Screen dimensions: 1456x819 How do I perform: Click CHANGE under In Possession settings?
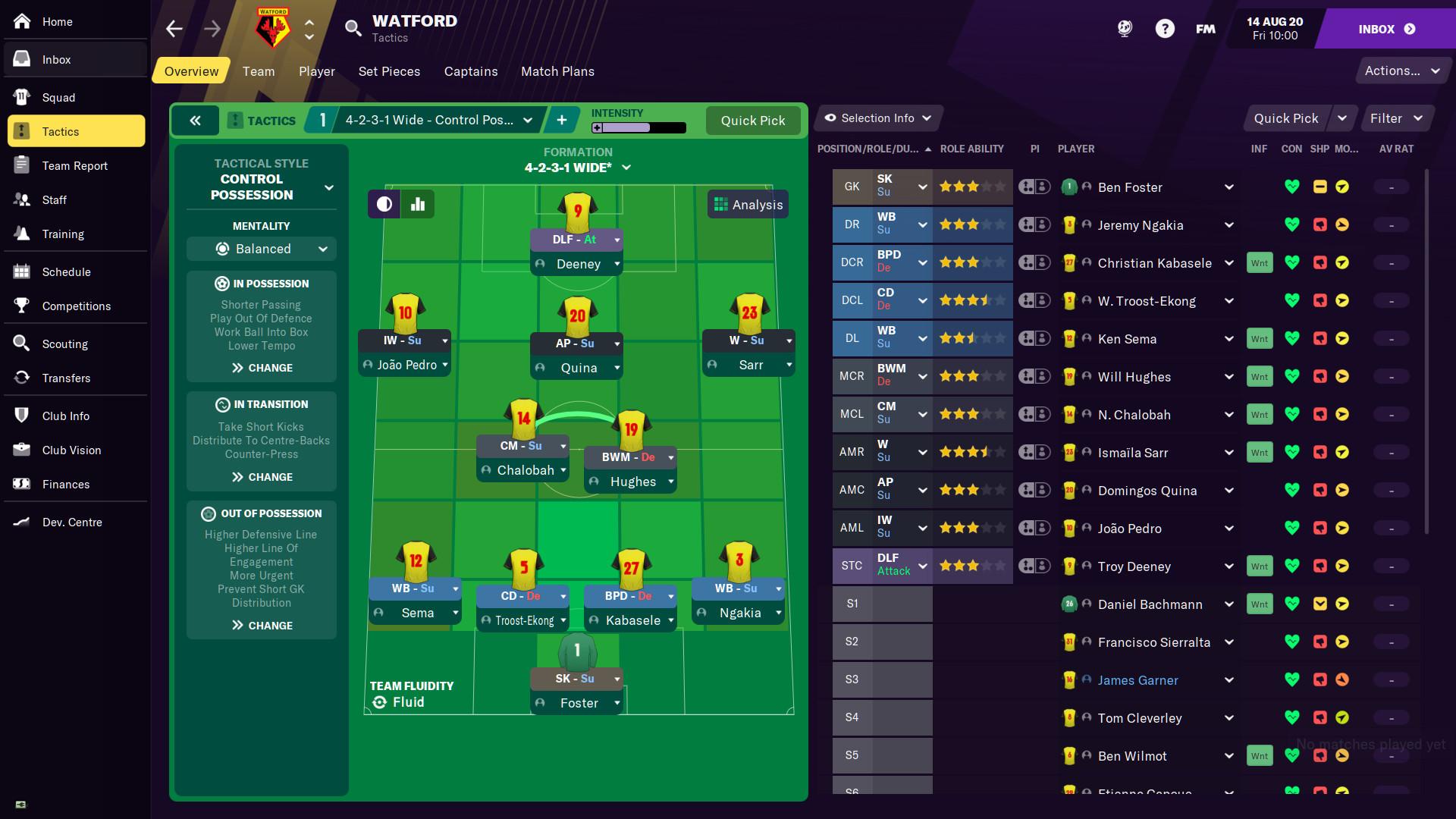click(x=261, y=368)
